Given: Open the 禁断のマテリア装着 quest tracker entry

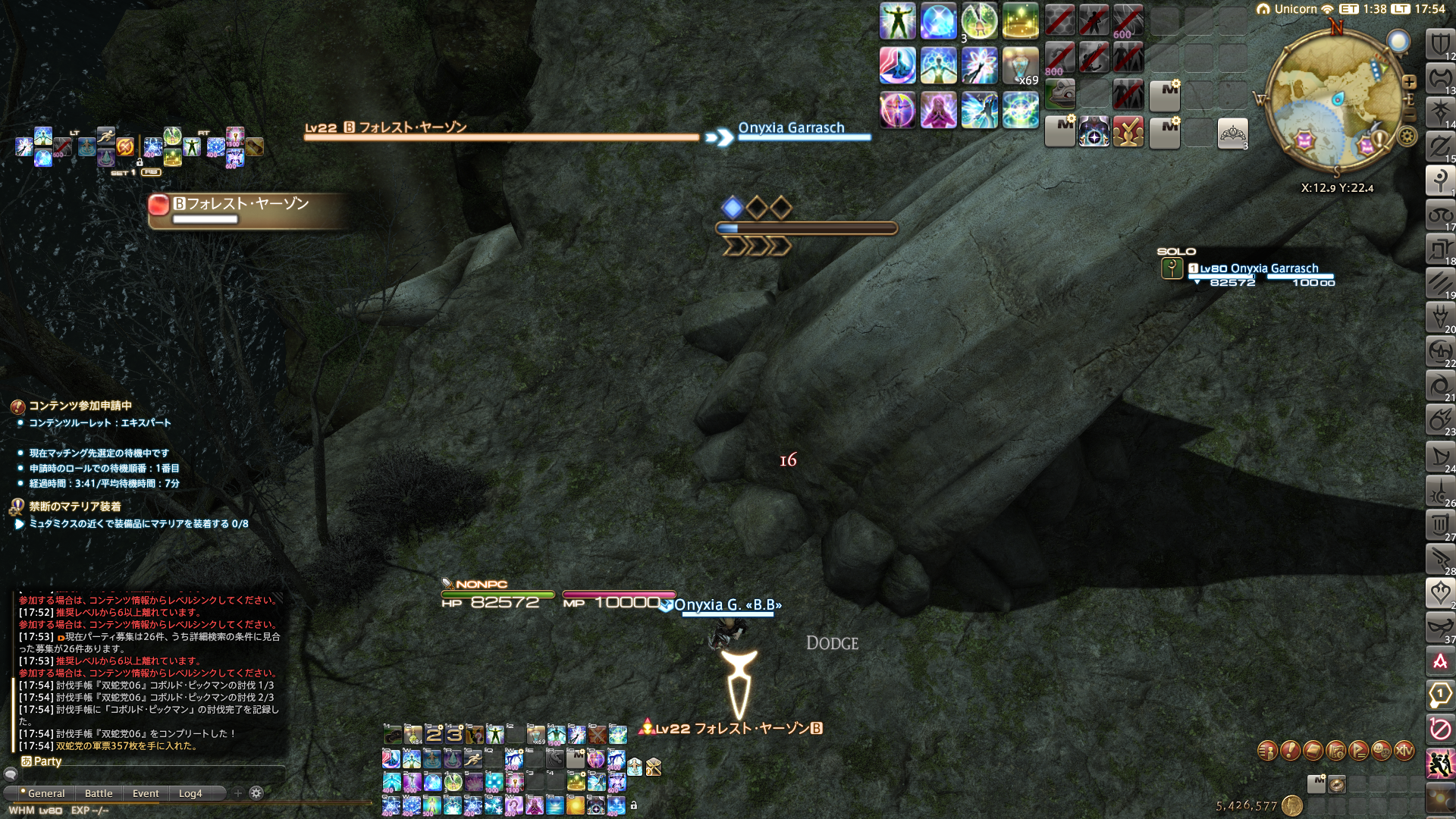Looking at the screenshot, I should point(74,506).
